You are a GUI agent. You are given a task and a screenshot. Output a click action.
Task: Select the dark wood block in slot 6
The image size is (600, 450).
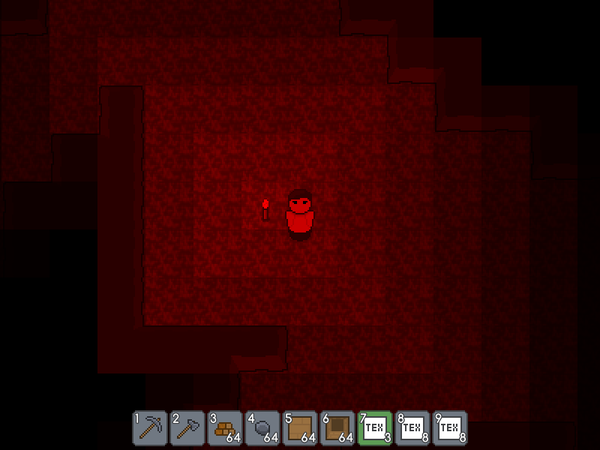tap(338, 428)
